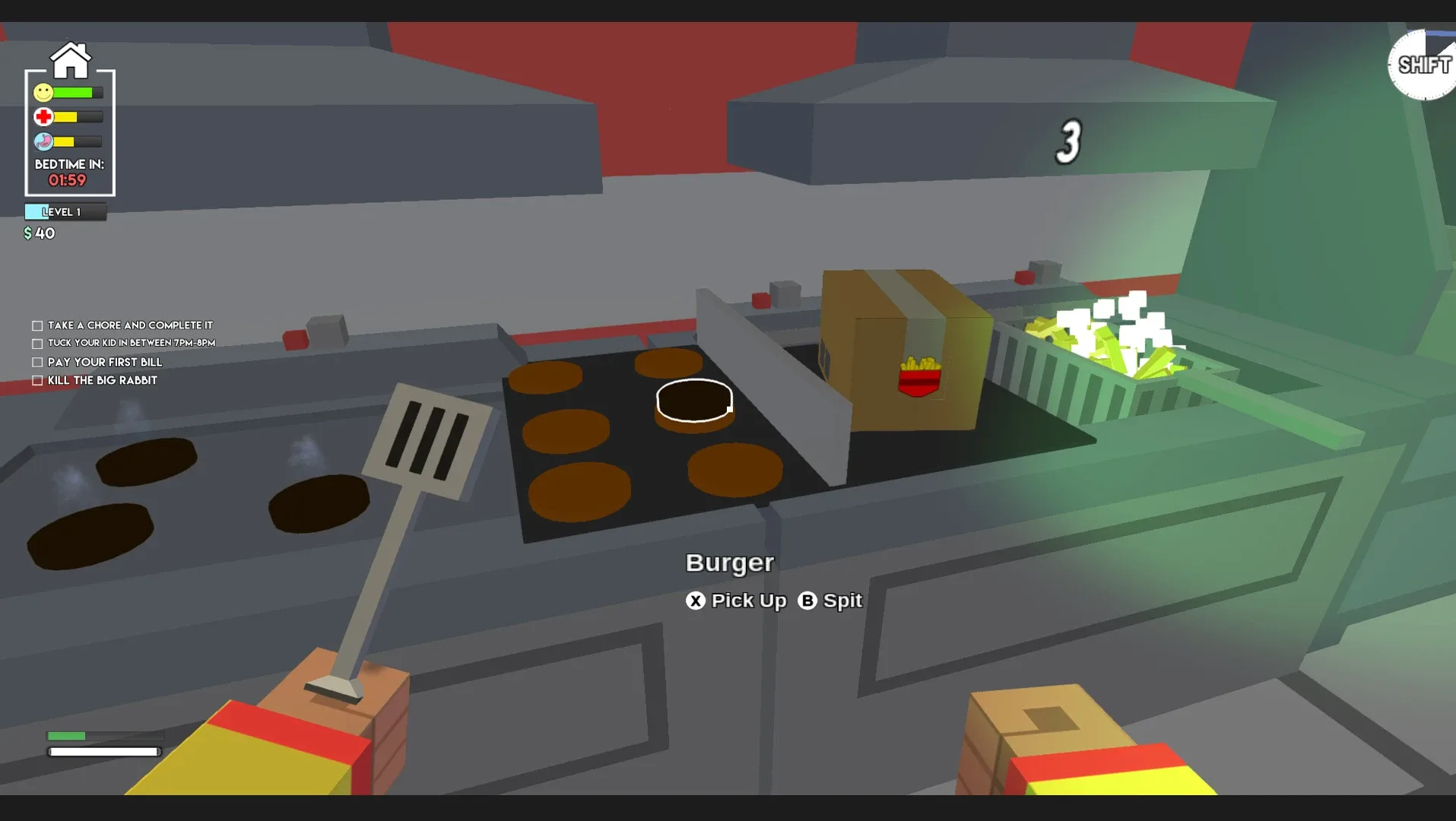
Task: Select the smiley happiness icon
Action: [x=43, y=91]
